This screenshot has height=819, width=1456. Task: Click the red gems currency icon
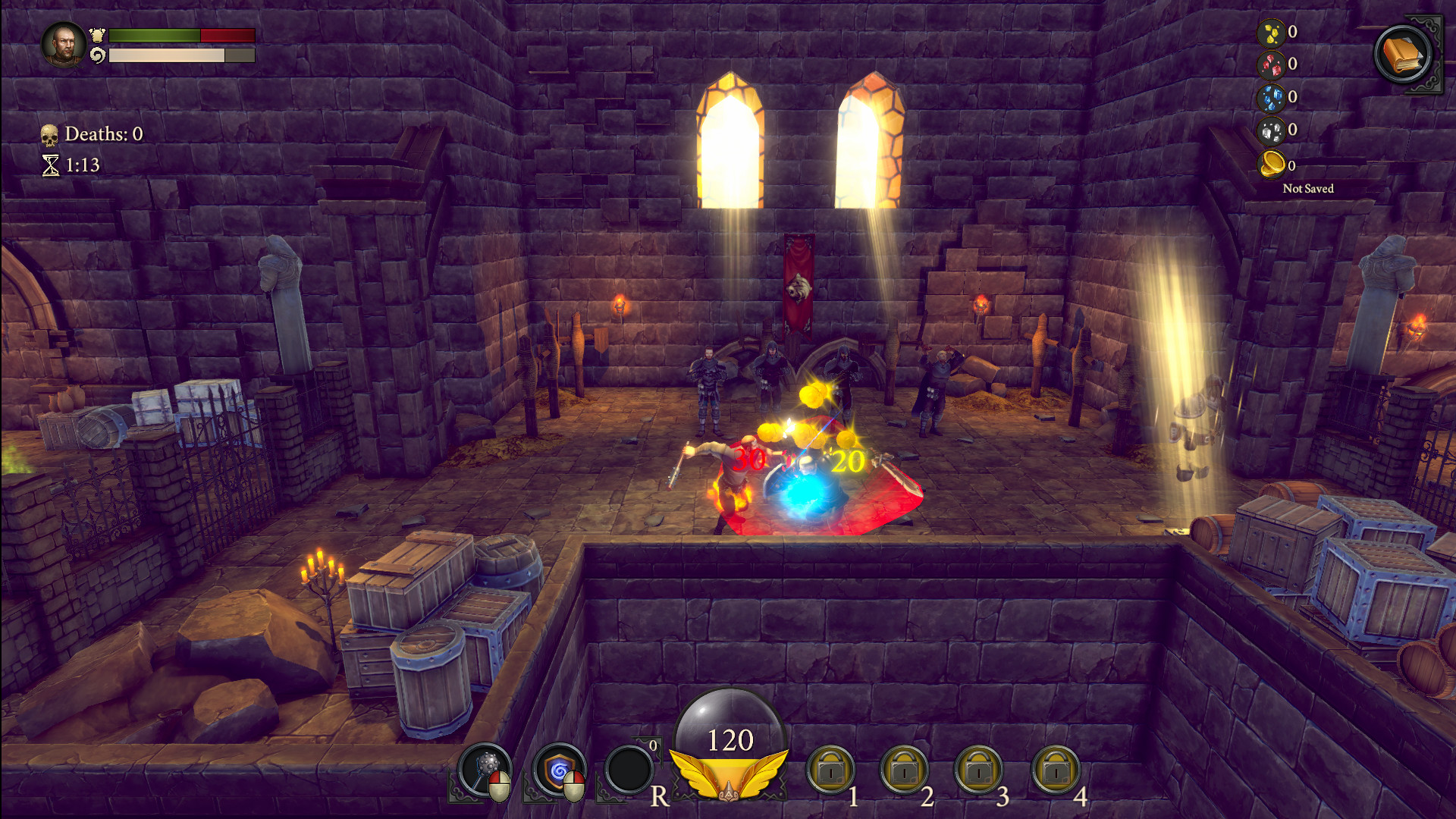[x=1271, y=64]
